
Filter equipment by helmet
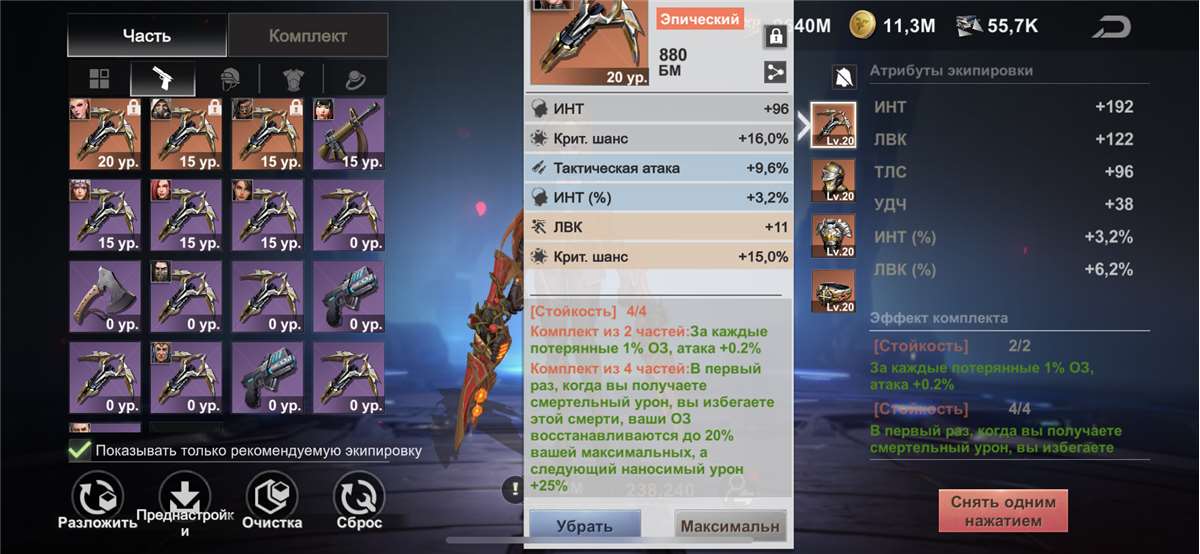pyautogui.click(x=227, y=79)
